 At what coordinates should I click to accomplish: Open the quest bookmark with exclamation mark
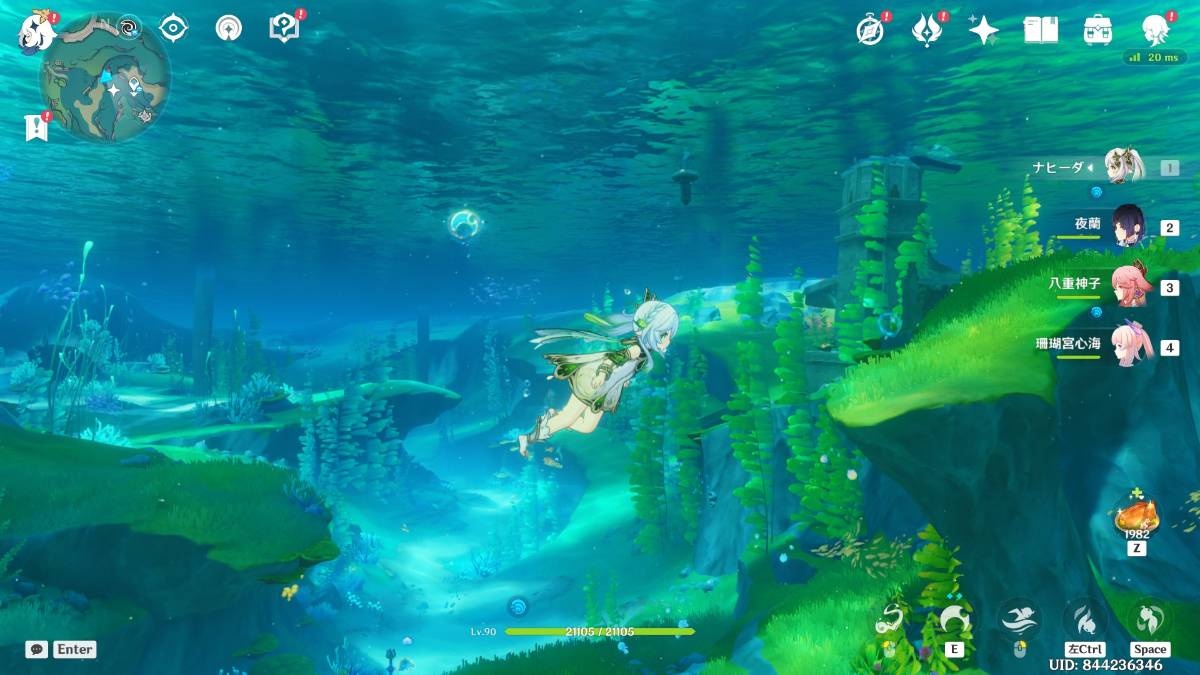(36, 127)
